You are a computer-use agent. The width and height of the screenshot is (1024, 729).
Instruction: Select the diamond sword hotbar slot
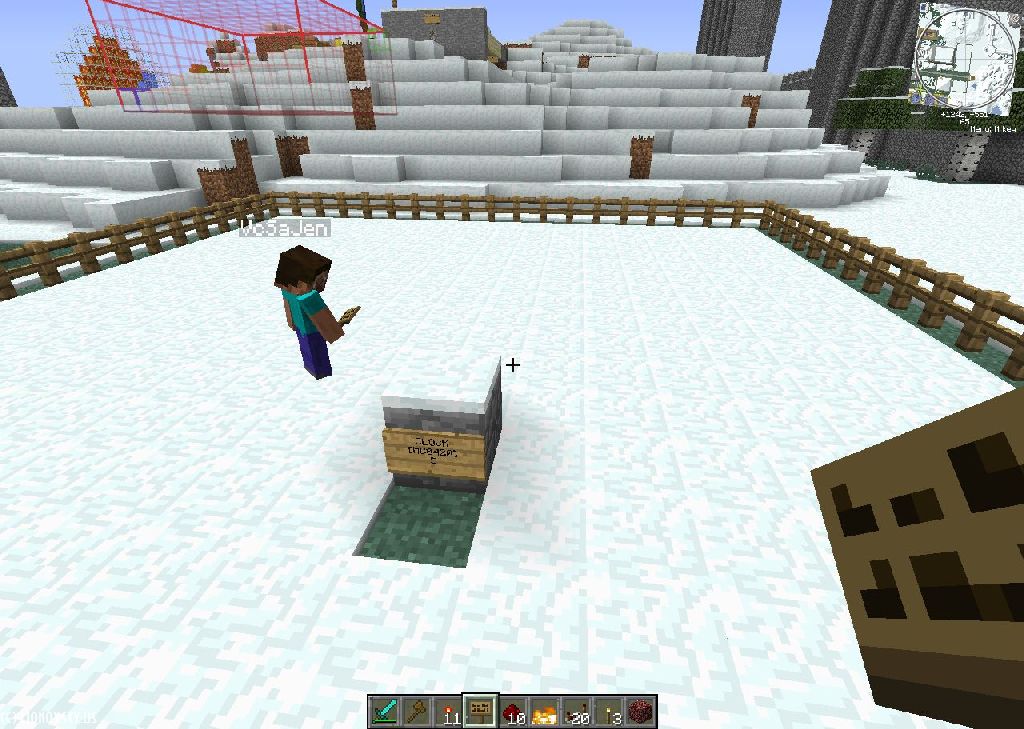coord(385,711)
